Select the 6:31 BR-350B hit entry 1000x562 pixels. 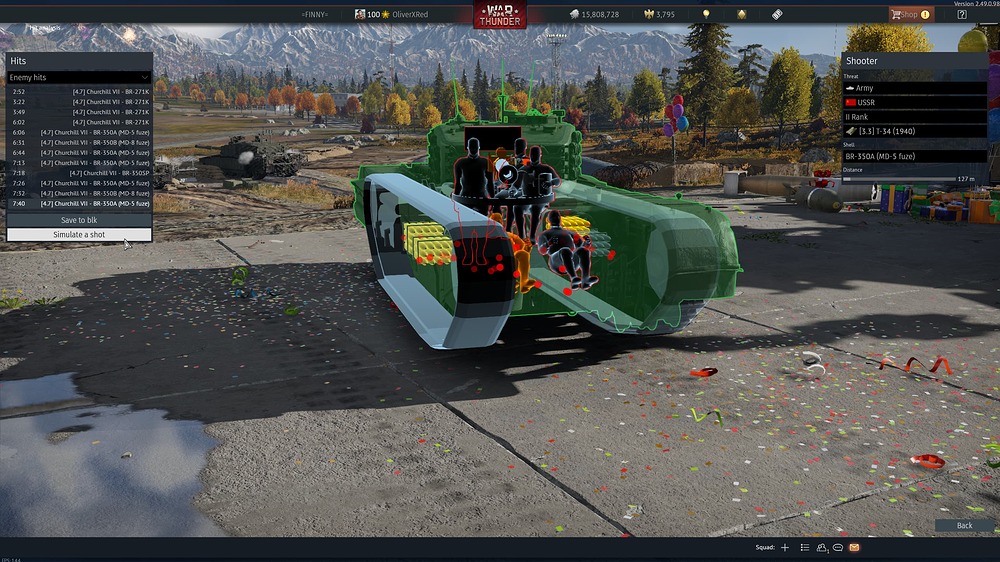tap(79, 142)
